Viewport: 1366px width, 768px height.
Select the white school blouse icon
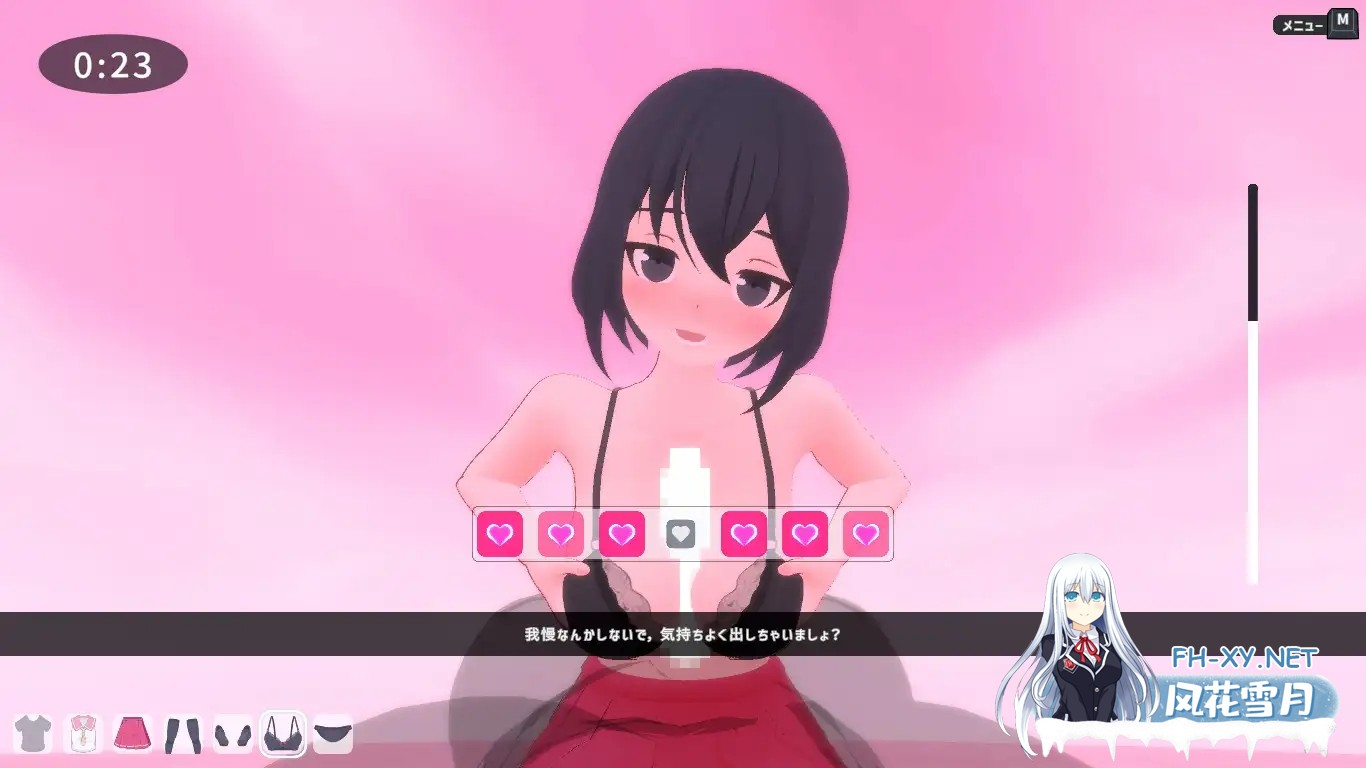coord(85,735)
